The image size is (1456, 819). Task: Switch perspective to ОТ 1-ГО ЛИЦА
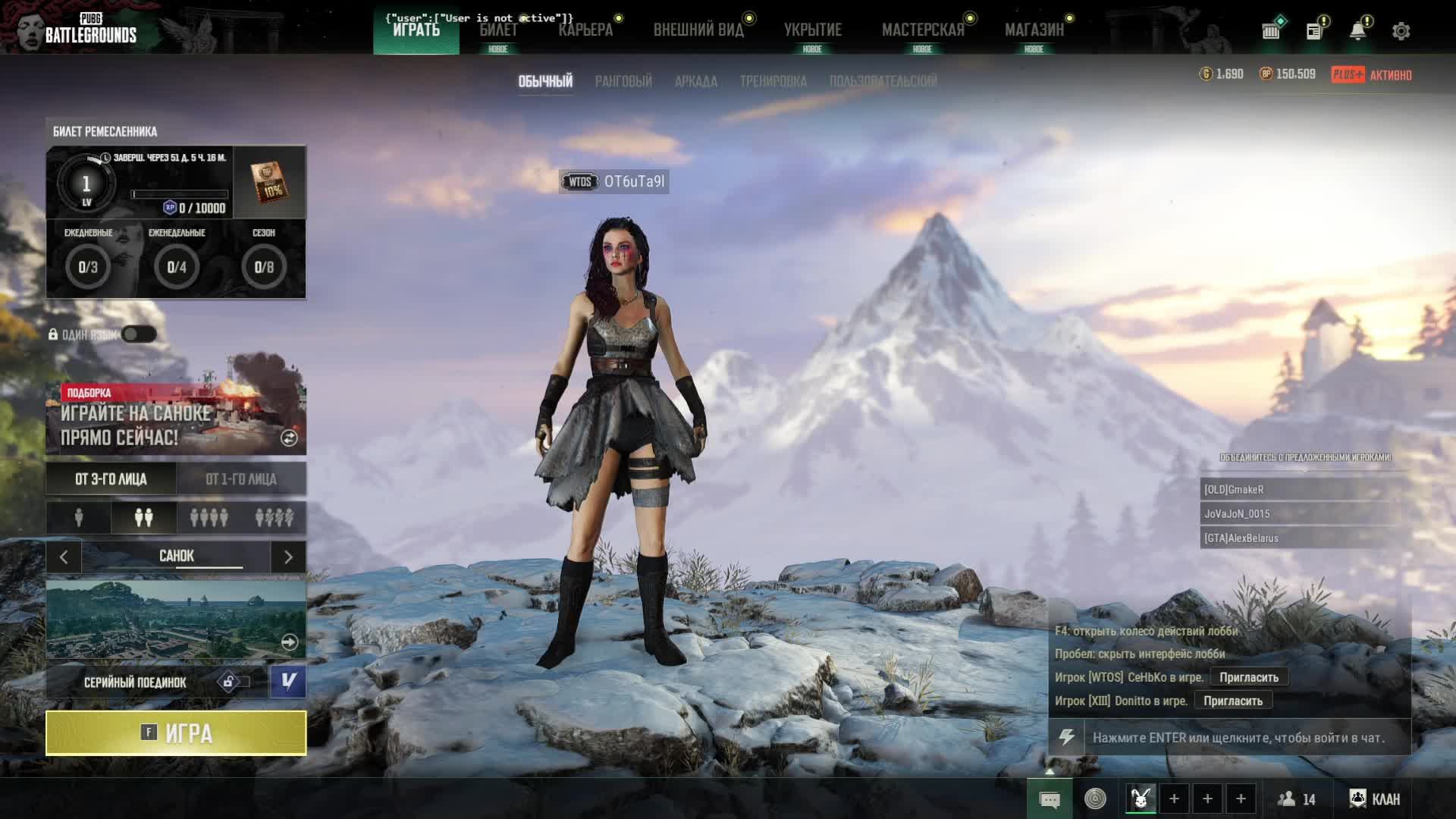[x=241, y=479]
